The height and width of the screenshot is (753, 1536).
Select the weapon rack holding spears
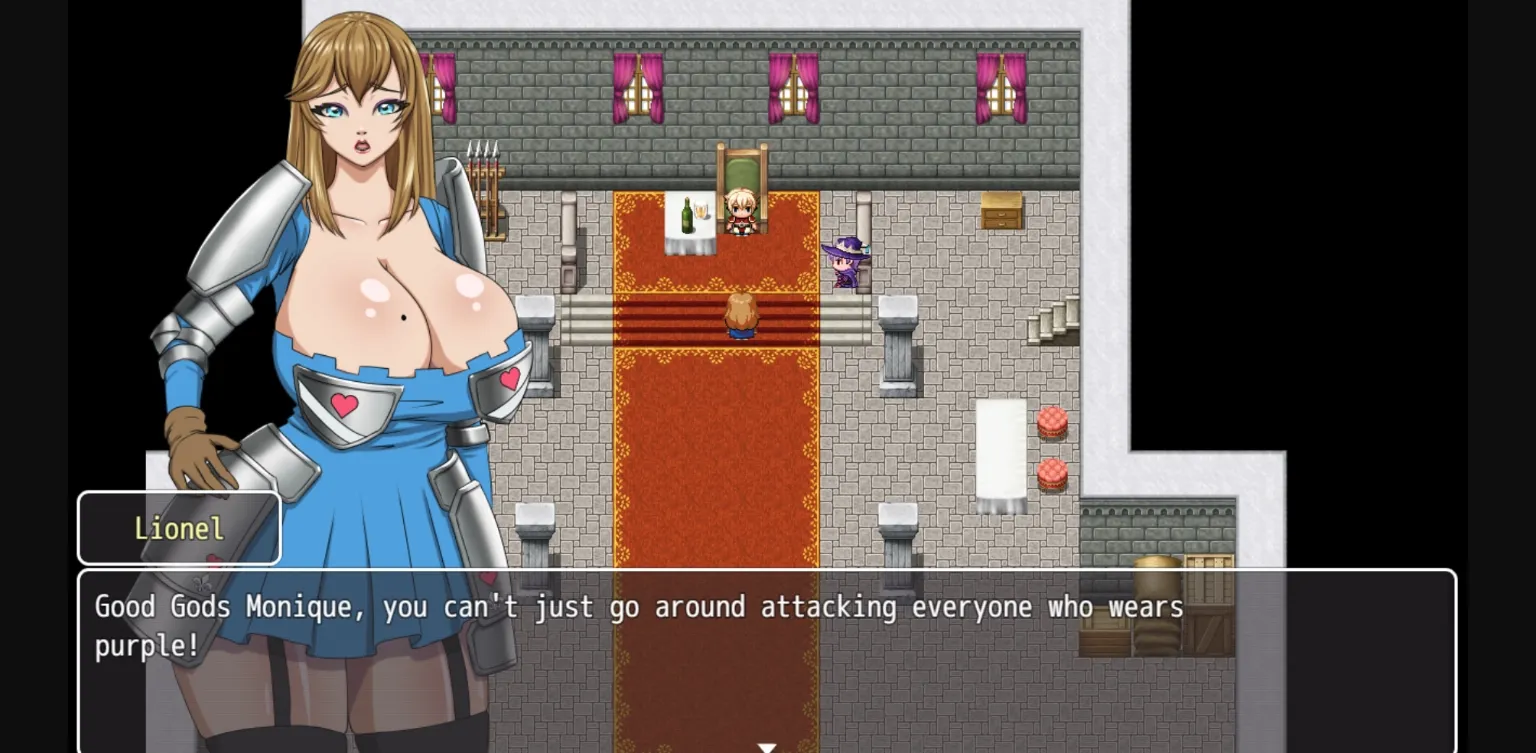(x=483, y=180)
